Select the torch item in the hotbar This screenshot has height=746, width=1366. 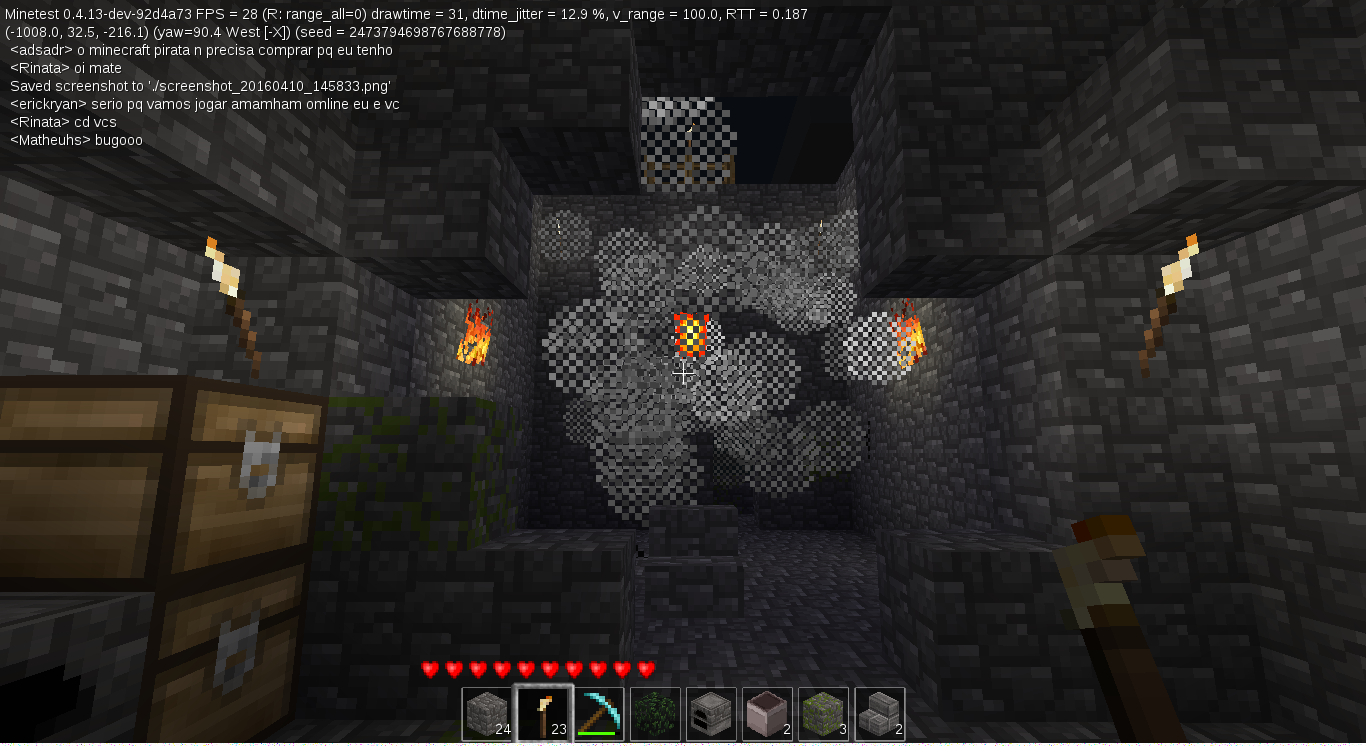click(543, 713)
